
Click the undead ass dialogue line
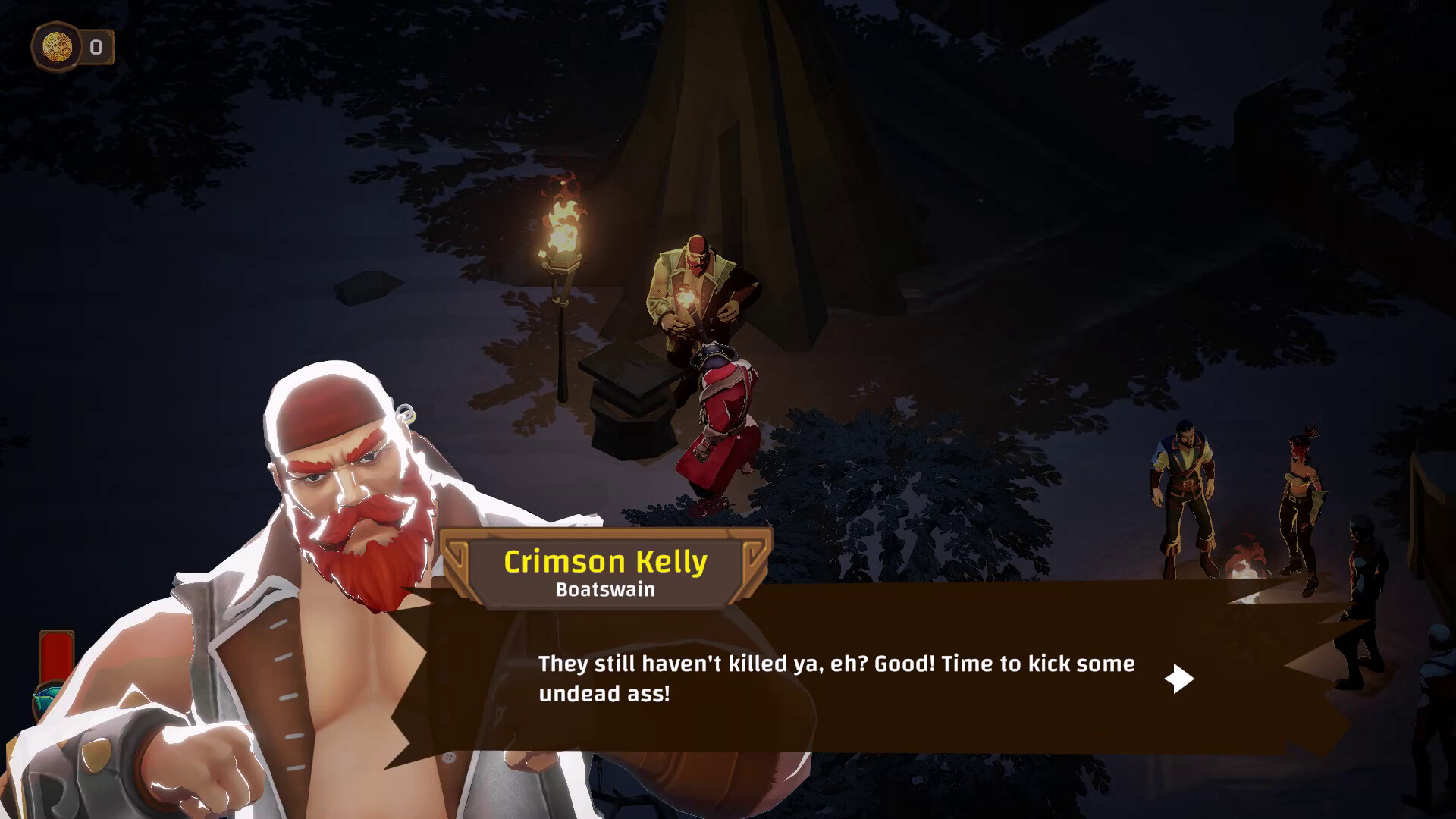tap(603, 692)
